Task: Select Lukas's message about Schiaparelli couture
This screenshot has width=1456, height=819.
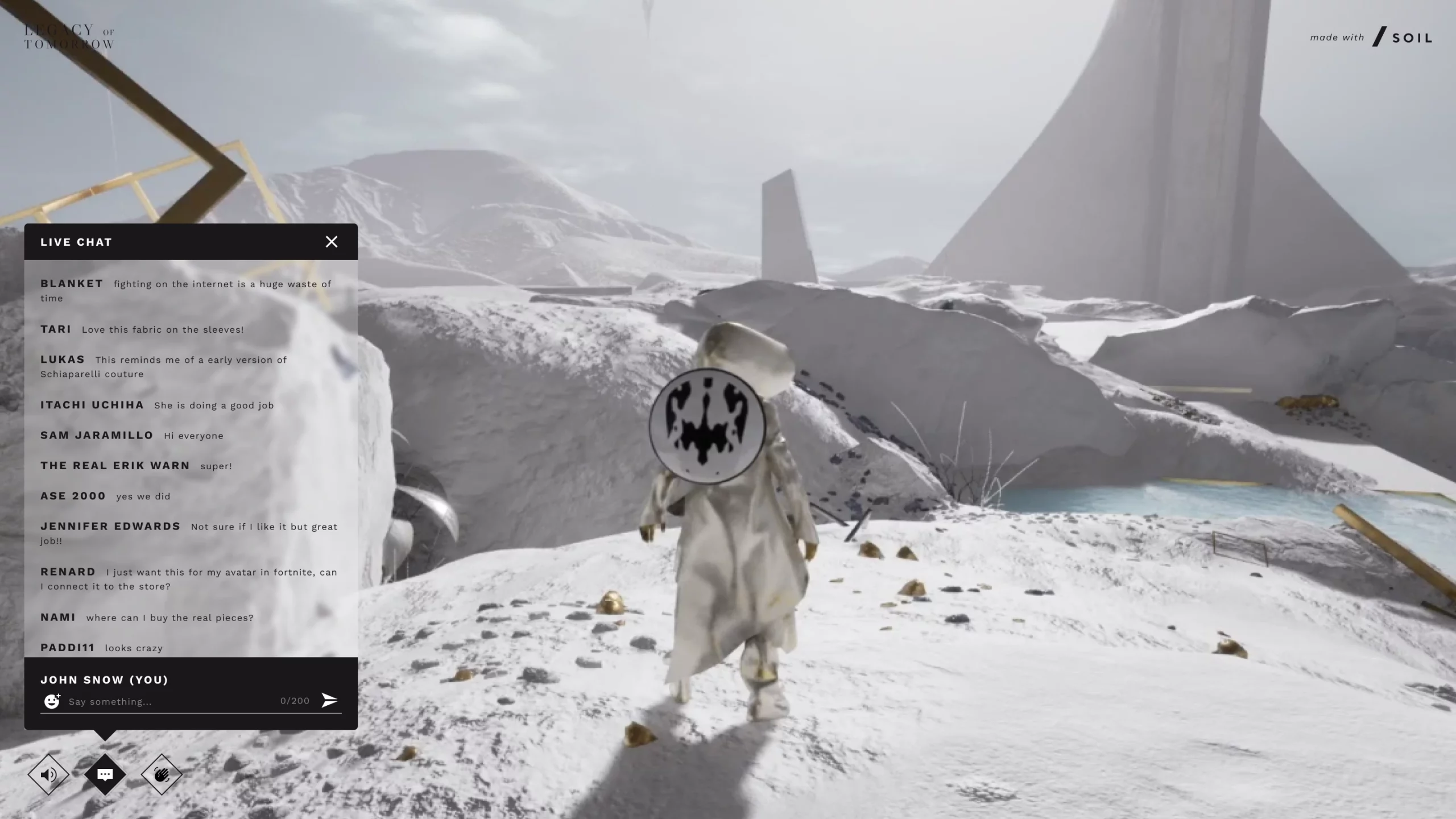Action: pyautogui.click(x=191, y=367)
